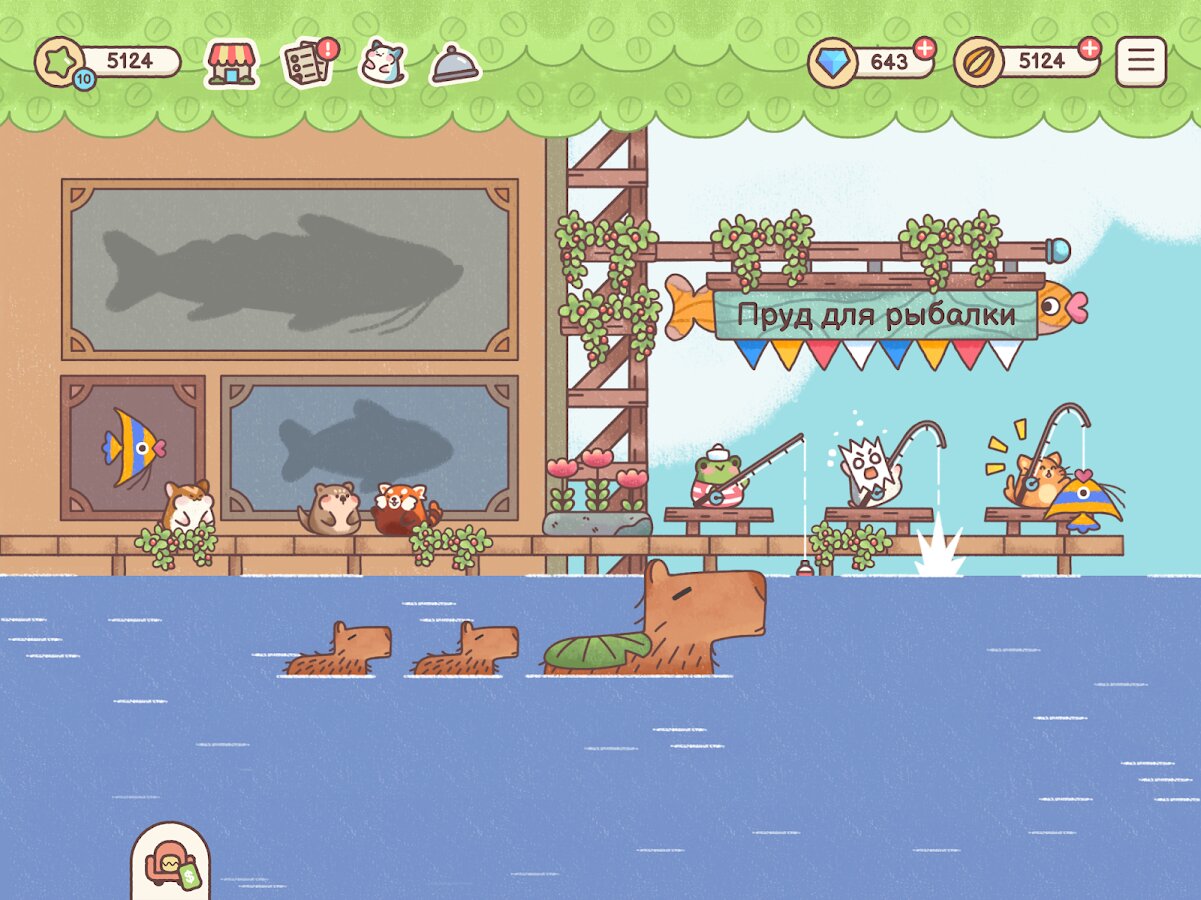This screenshot has width=1201, height=900.
Task: Open the hamburger main menu
Action: tap(1141, 62)
